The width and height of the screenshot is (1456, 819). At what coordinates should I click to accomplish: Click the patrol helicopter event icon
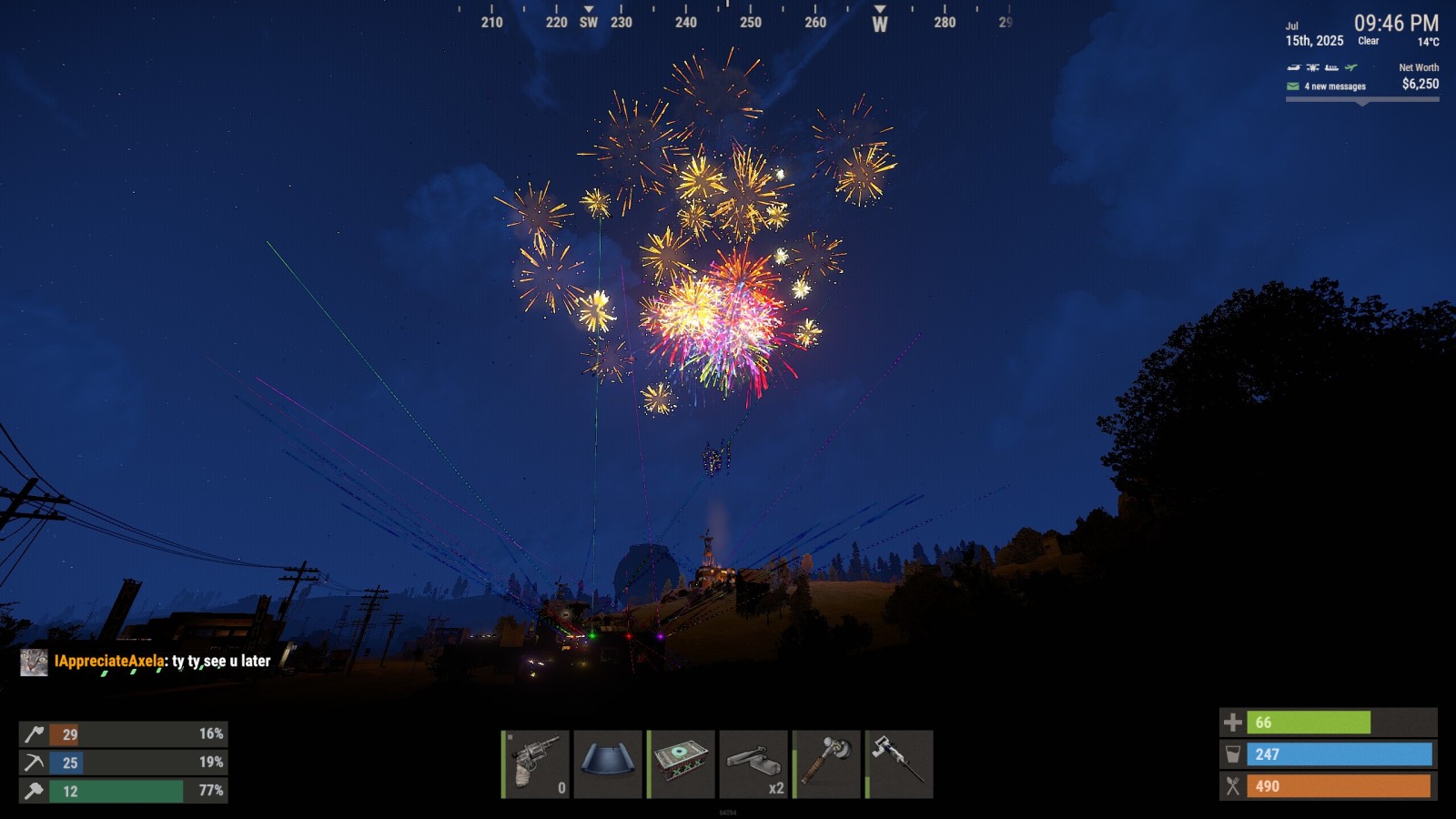pos(1312,67)
